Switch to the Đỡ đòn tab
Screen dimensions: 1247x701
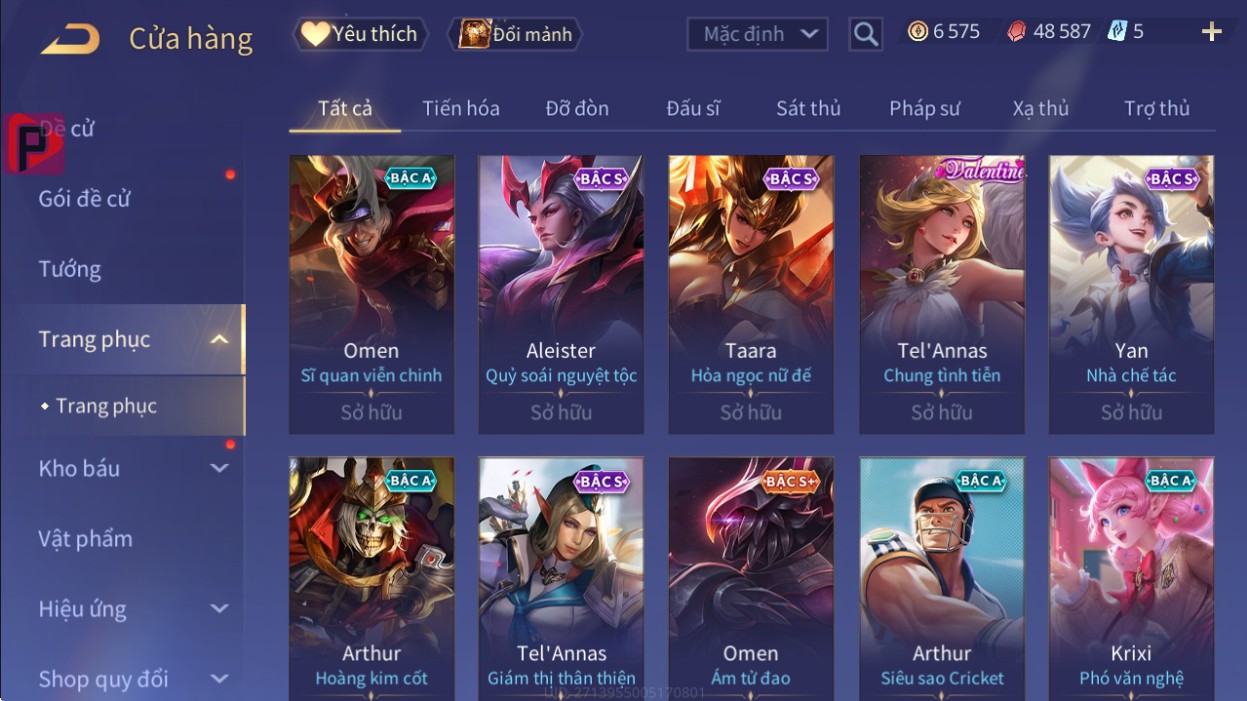point(577,108)
